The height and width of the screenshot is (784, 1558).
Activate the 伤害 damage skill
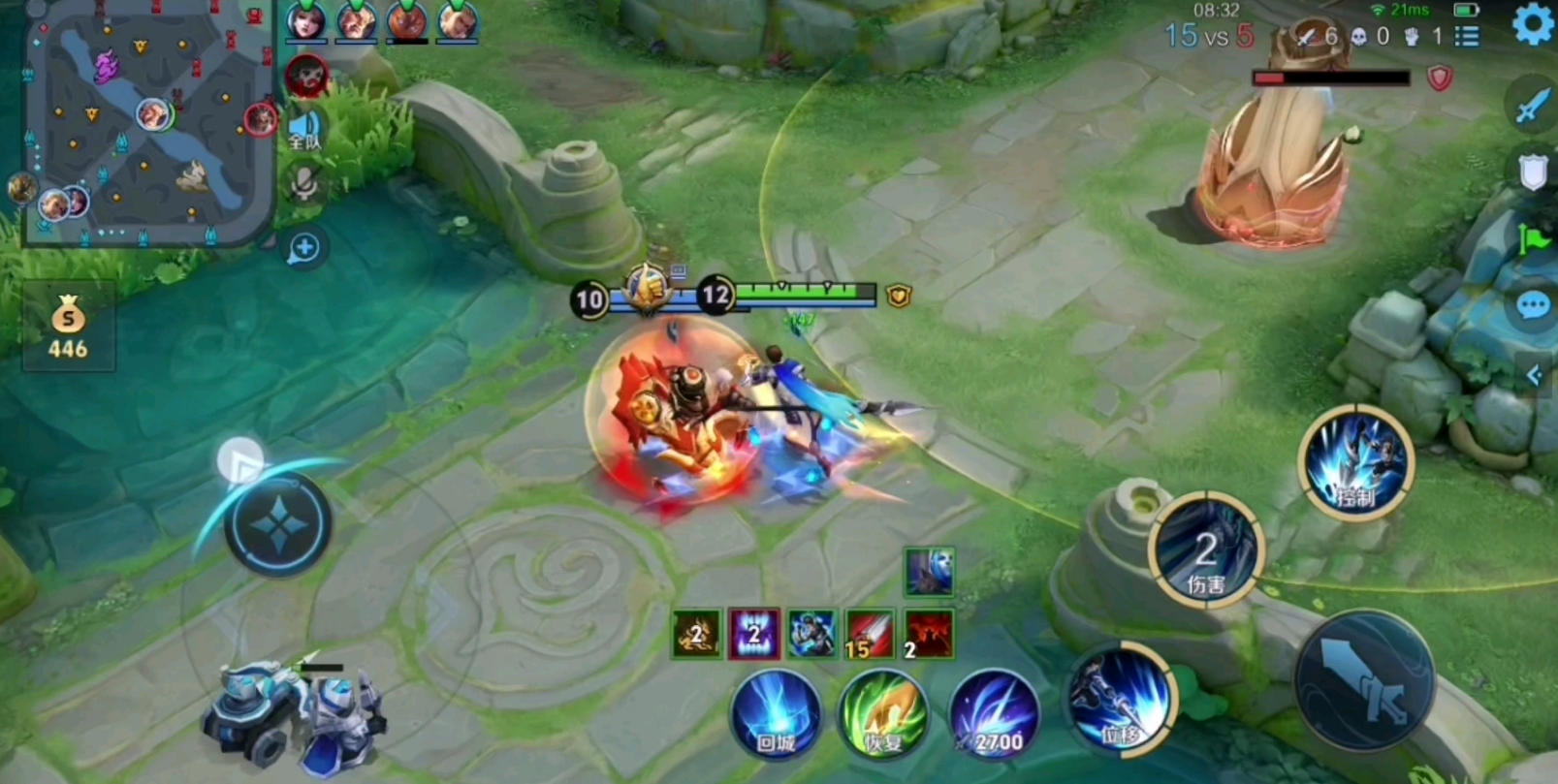click(1205, 549)
